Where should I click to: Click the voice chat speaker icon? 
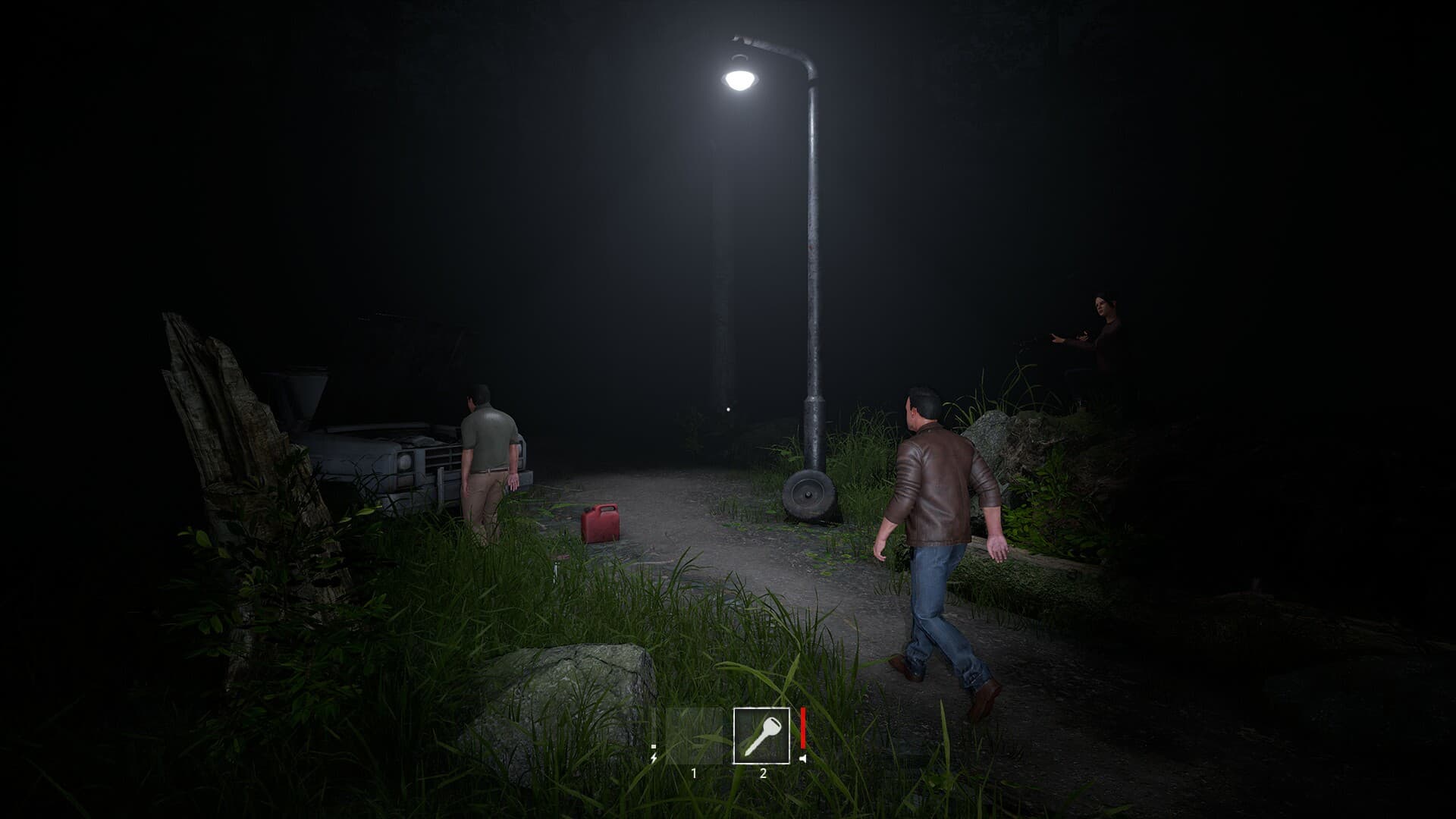pos(803,758)
